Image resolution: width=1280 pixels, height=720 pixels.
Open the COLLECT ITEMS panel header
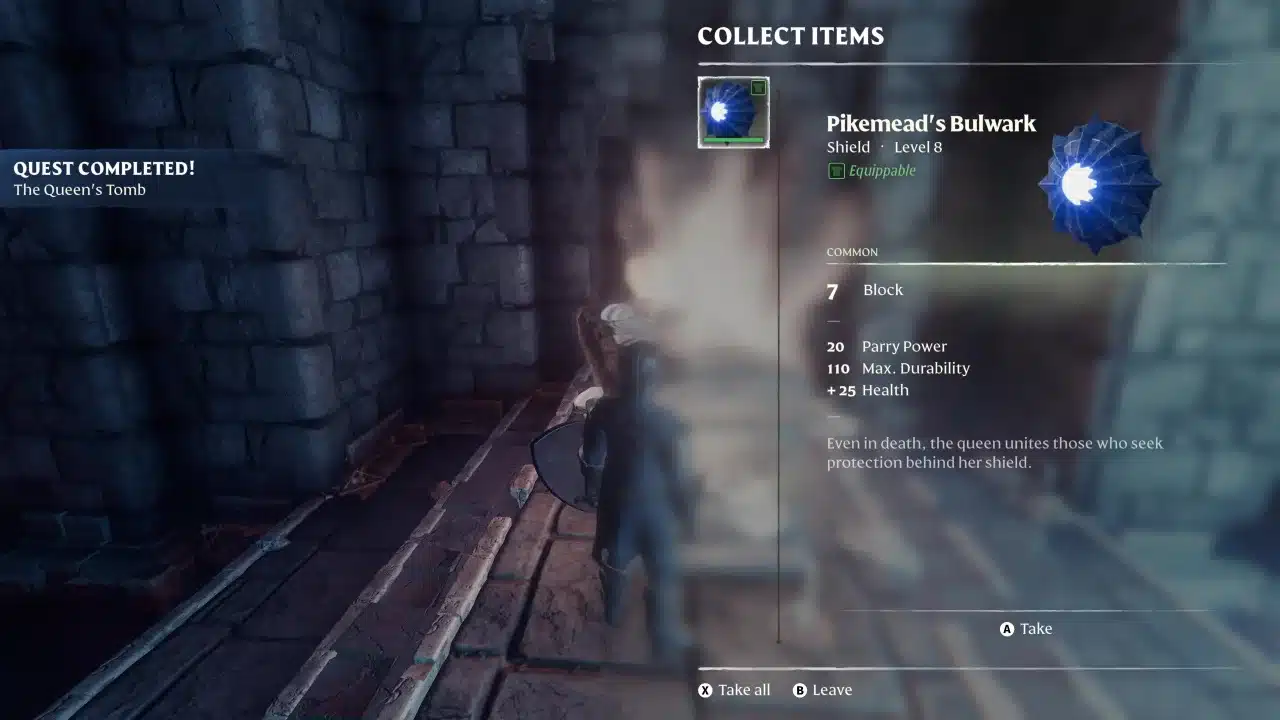(790, 36)
